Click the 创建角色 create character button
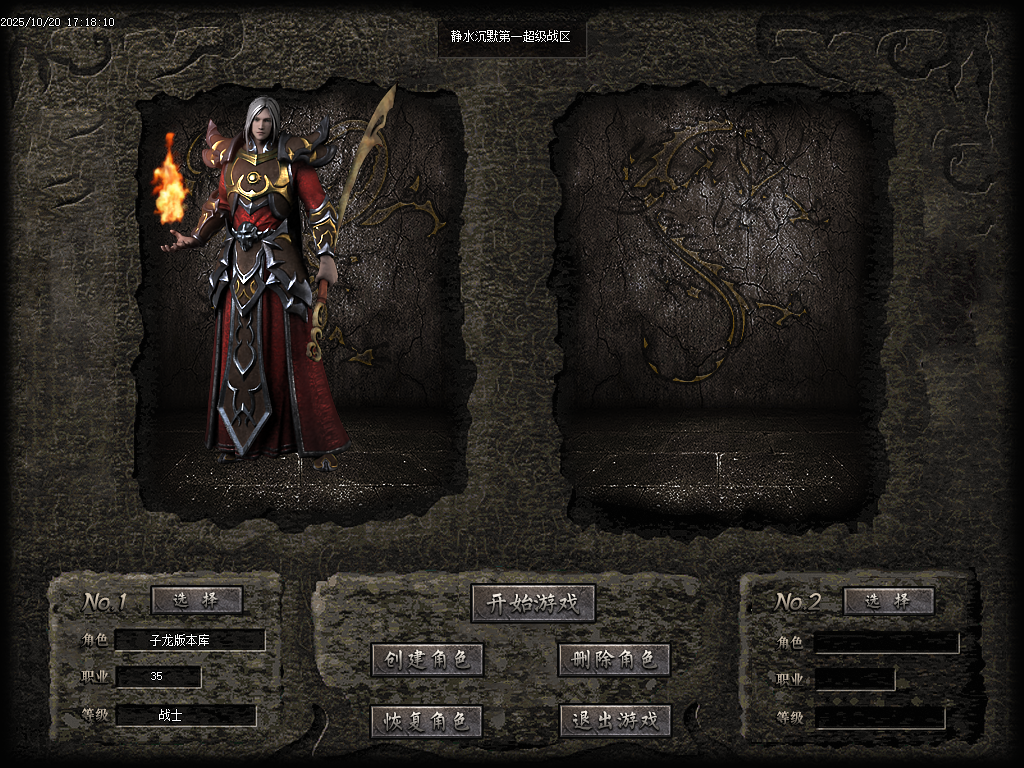 427,660
